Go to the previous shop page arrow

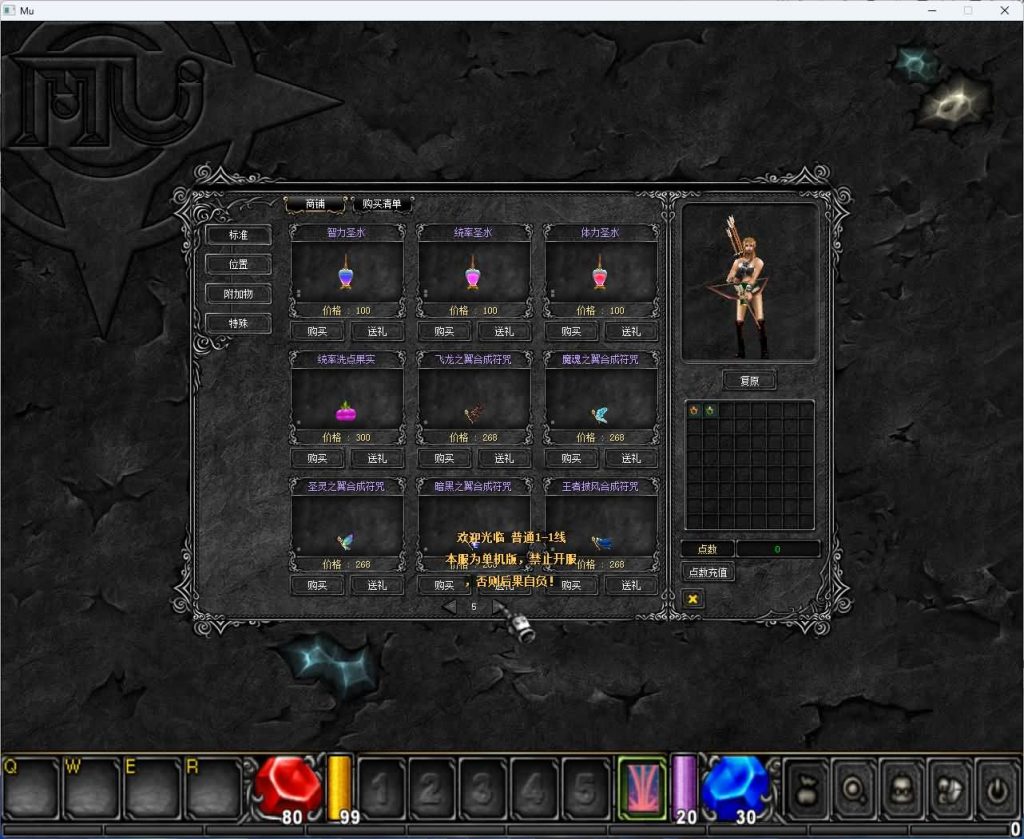450,606
